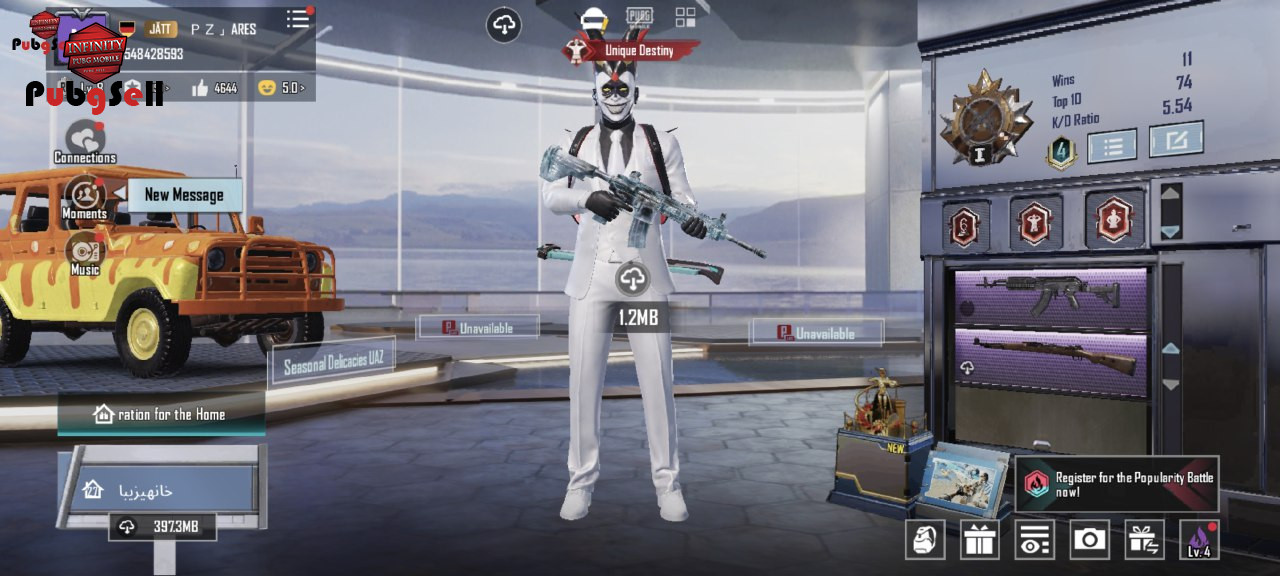Open the backpack inventory icon
This screenshot has height=576, width=1280.
tap(925, 540)
